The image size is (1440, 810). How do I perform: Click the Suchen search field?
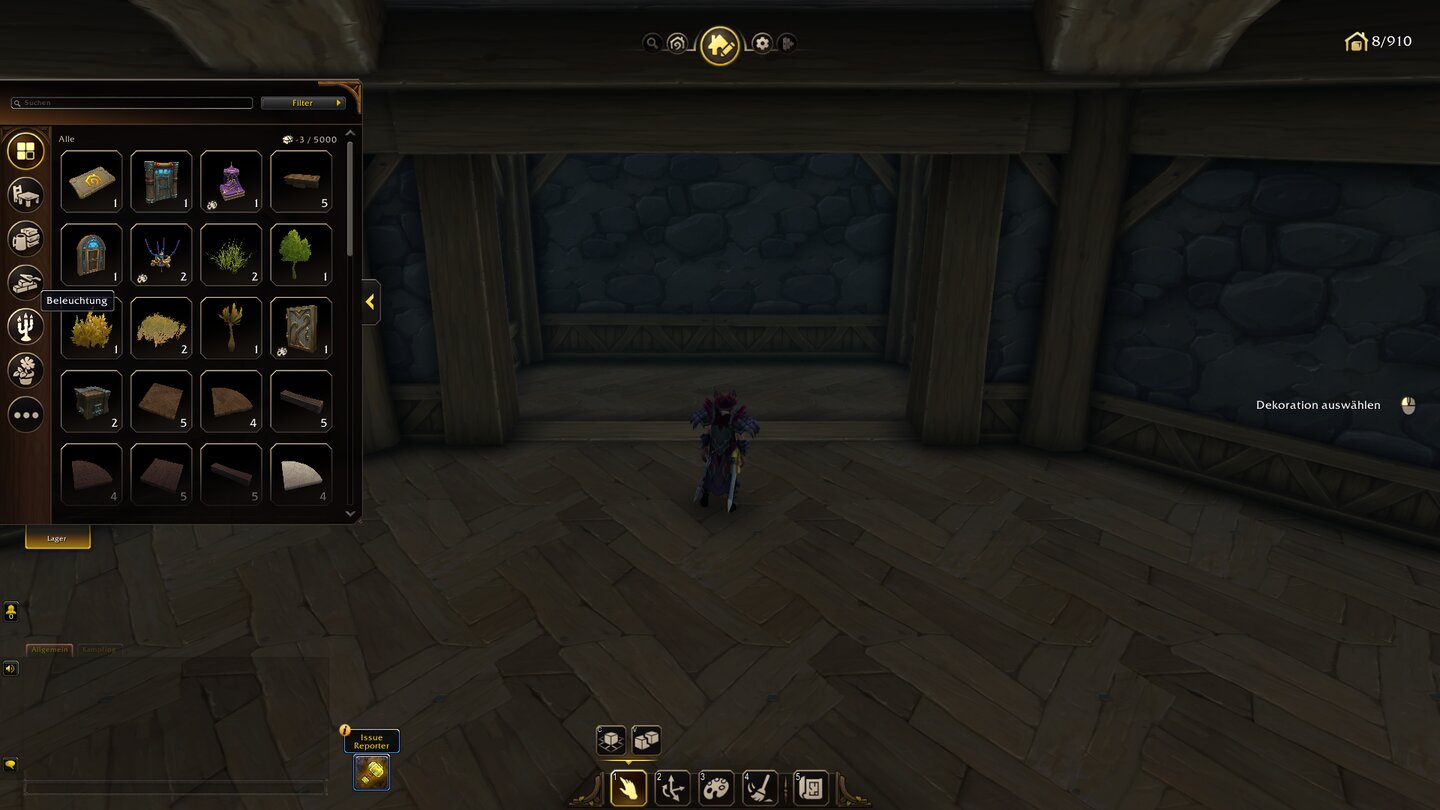click(131, 102)
